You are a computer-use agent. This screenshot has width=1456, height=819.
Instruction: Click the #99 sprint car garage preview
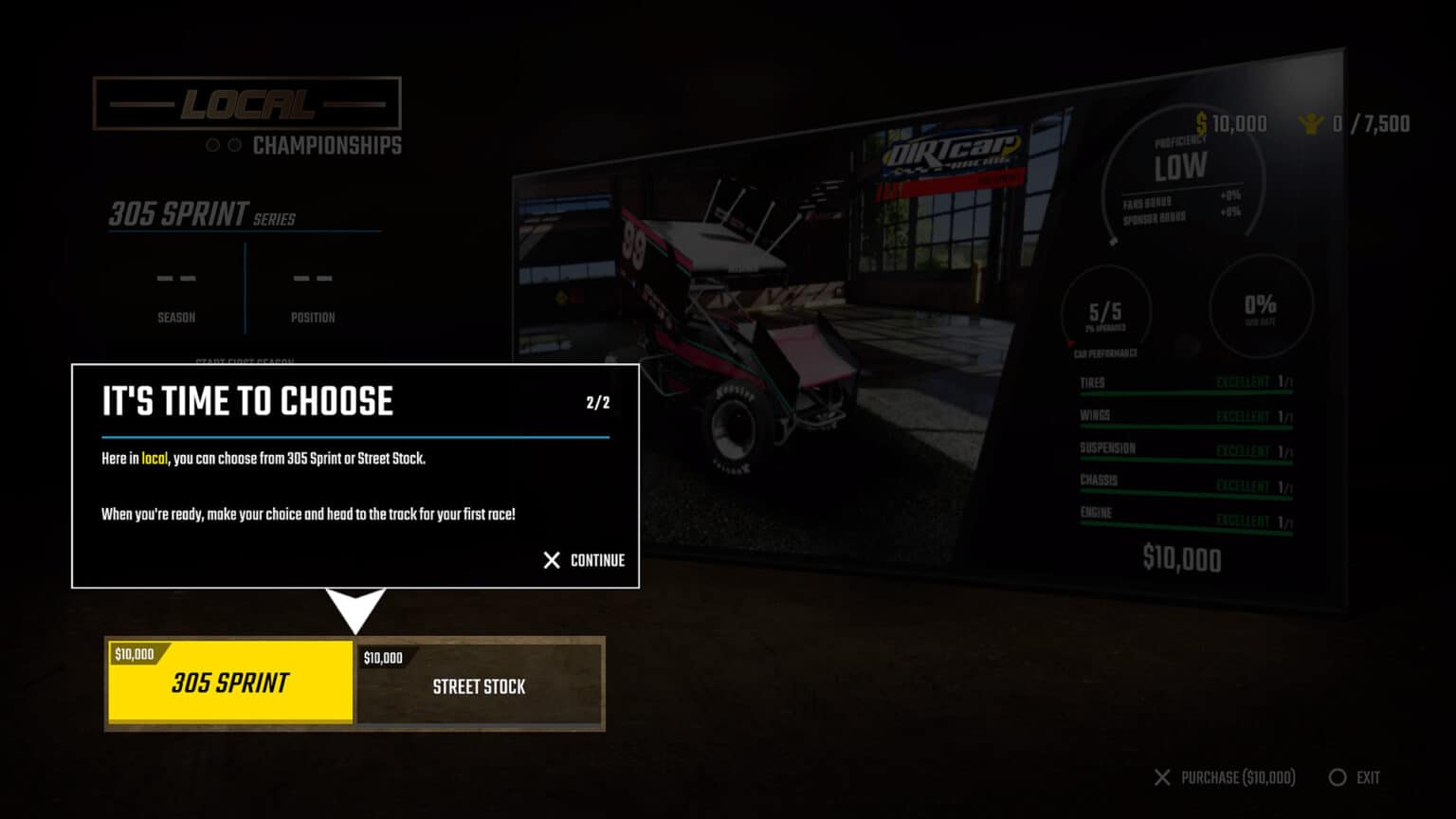(749, 313)
